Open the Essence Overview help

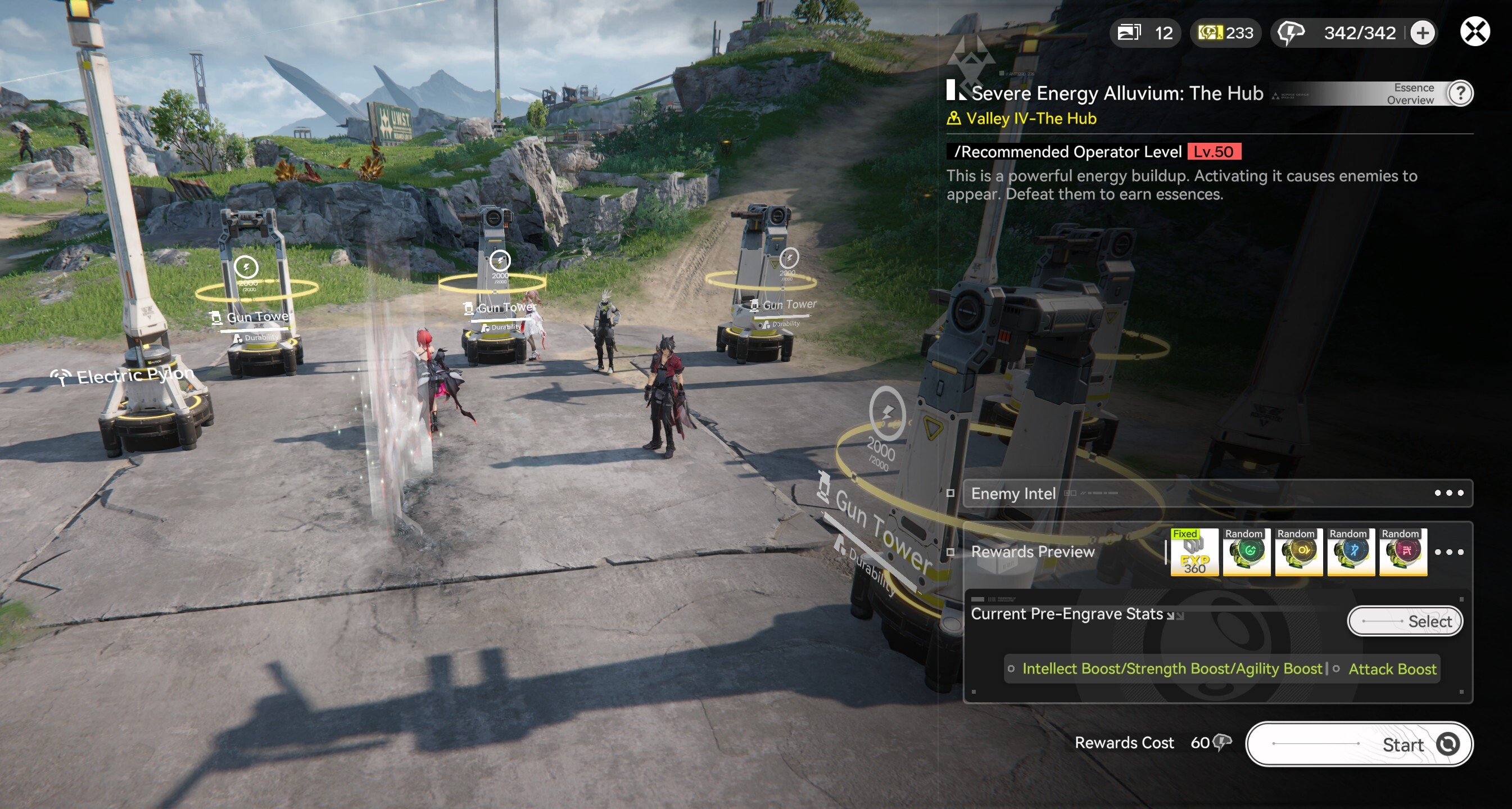click(x=1460, y=93)
